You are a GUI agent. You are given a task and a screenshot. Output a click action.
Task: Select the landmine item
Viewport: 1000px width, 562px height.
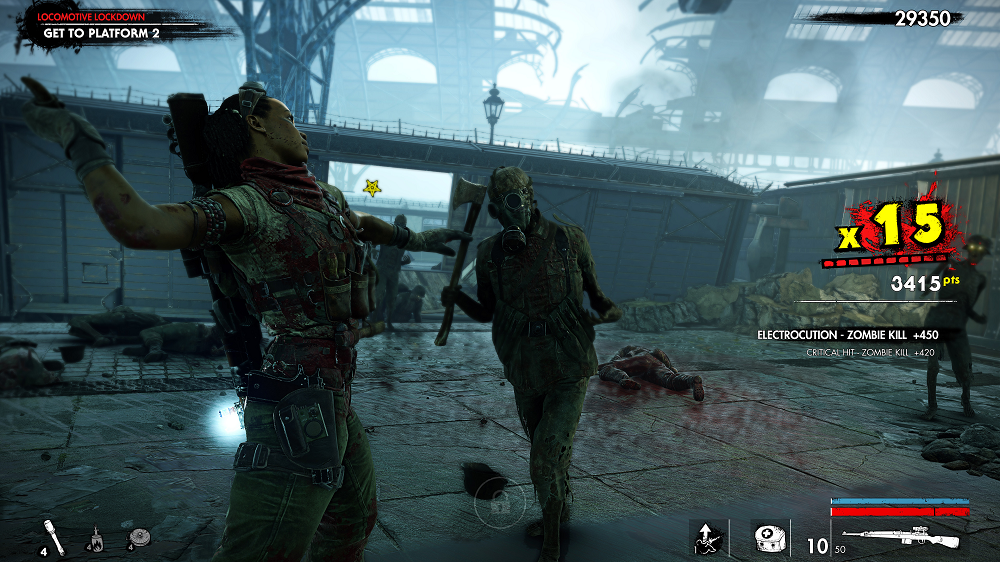(139, 537)
